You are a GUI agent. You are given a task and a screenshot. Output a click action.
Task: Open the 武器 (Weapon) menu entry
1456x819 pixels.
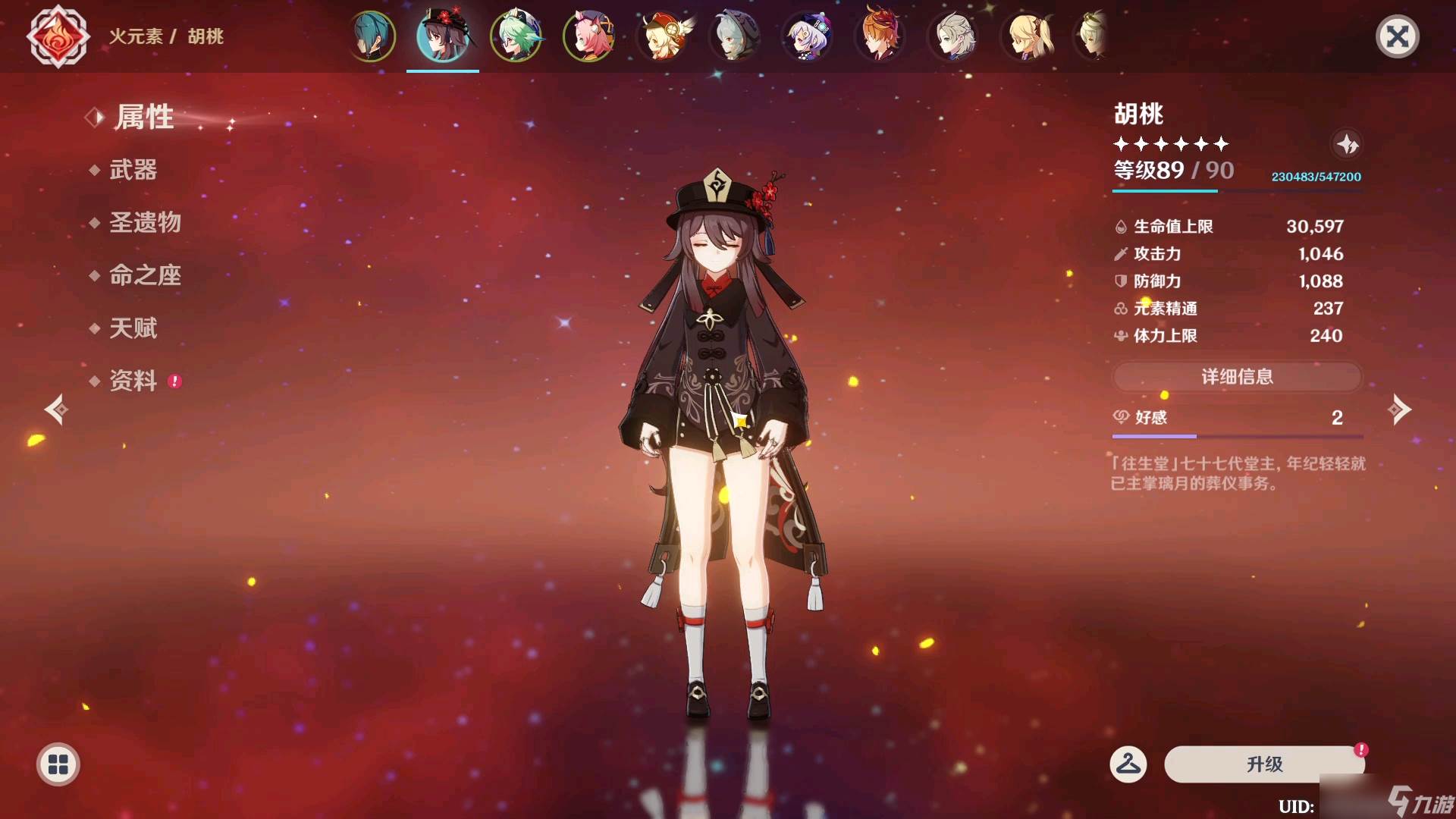coord(133,170)
